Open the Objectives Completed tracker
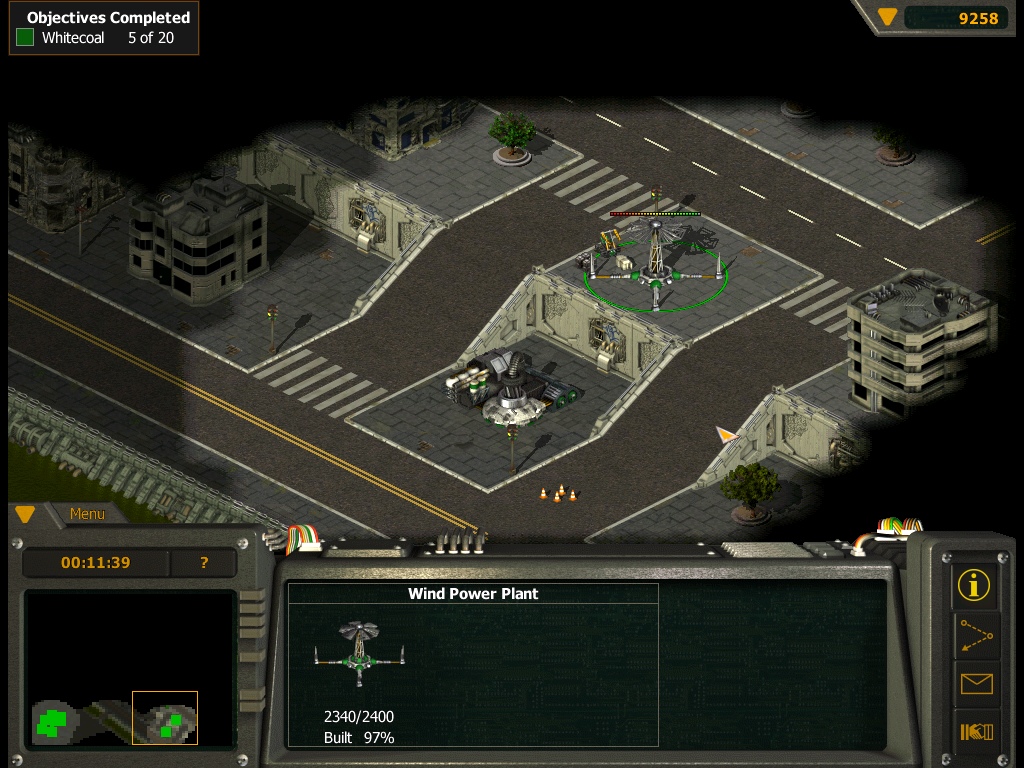 pos(104,28)
